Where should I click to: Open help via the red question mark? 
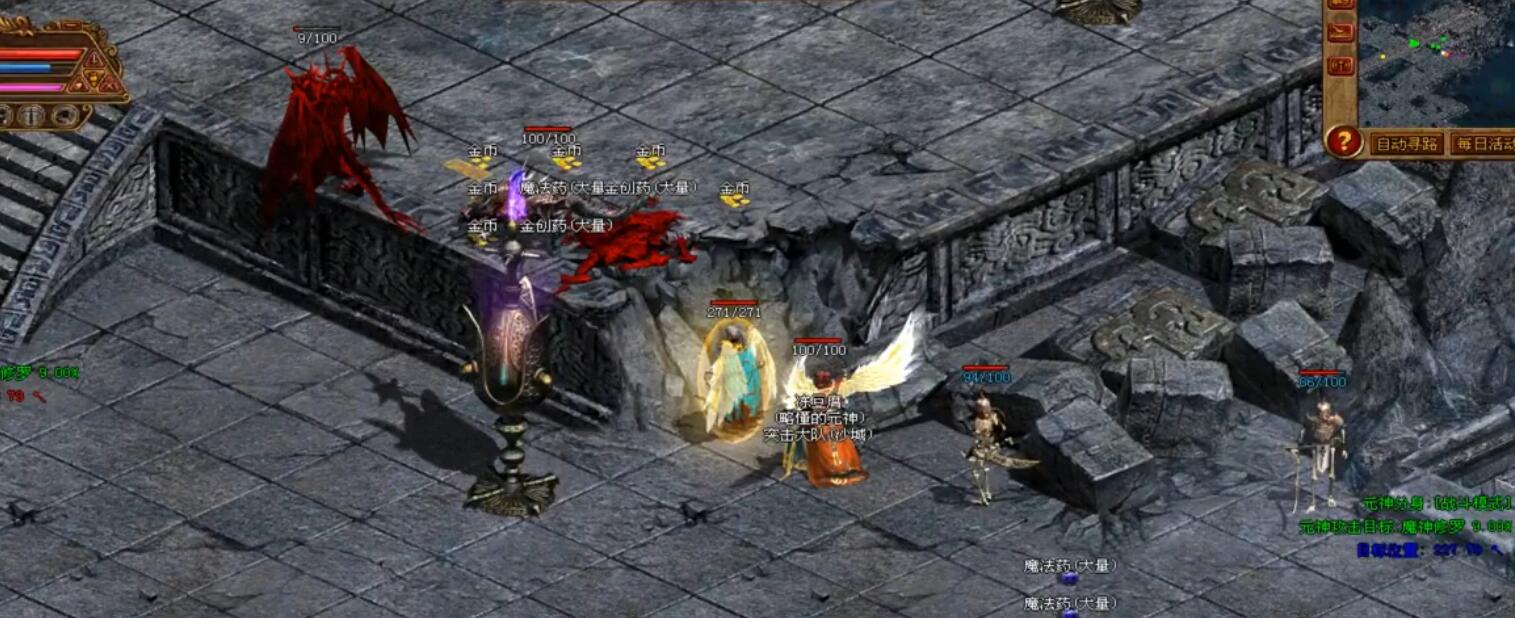(x=1344, y=142)
